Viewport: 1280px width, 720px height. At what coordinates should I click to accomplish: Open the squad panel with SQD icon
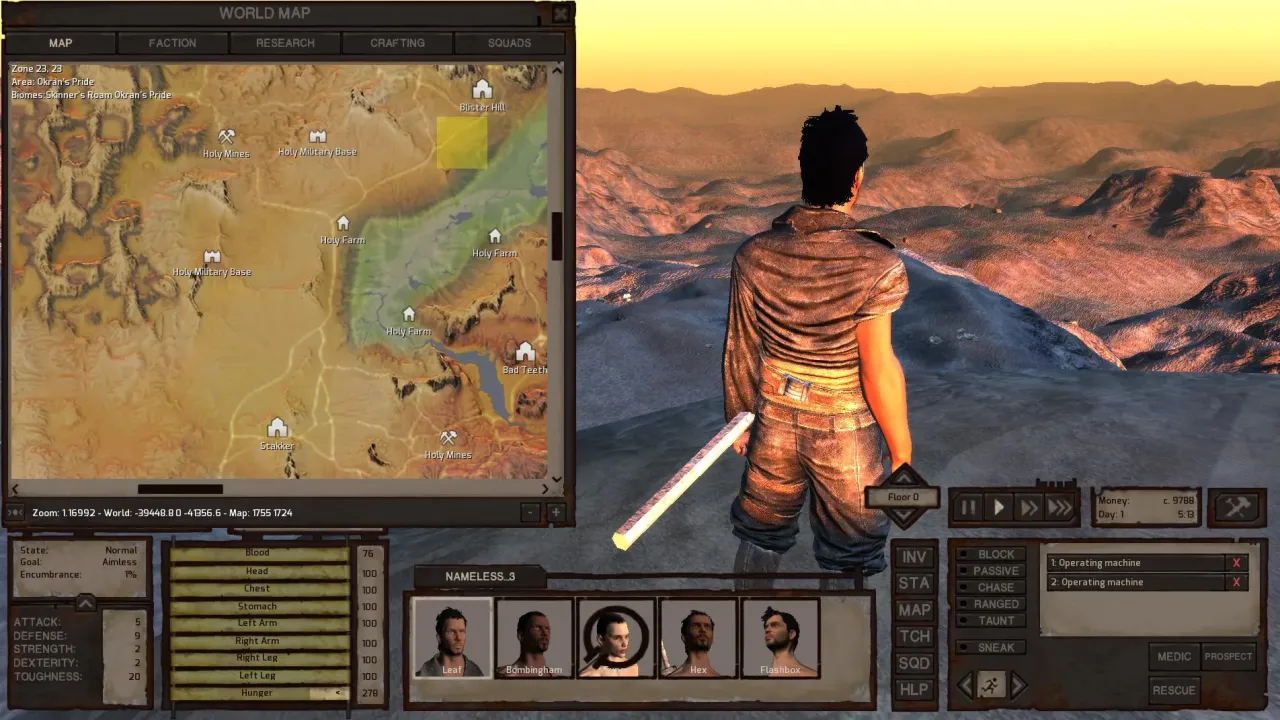[x=913, y=663]
